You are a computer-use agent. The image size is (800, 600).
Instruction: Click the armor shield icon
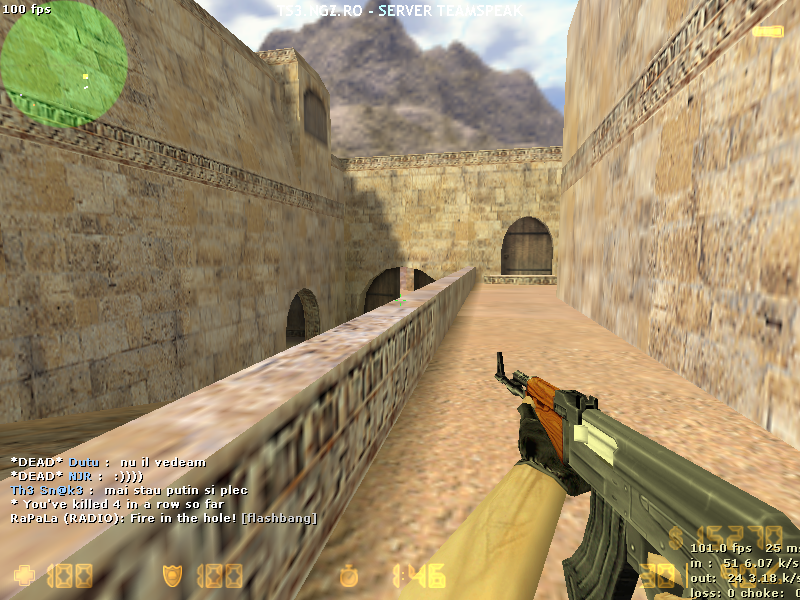point(172,575)
